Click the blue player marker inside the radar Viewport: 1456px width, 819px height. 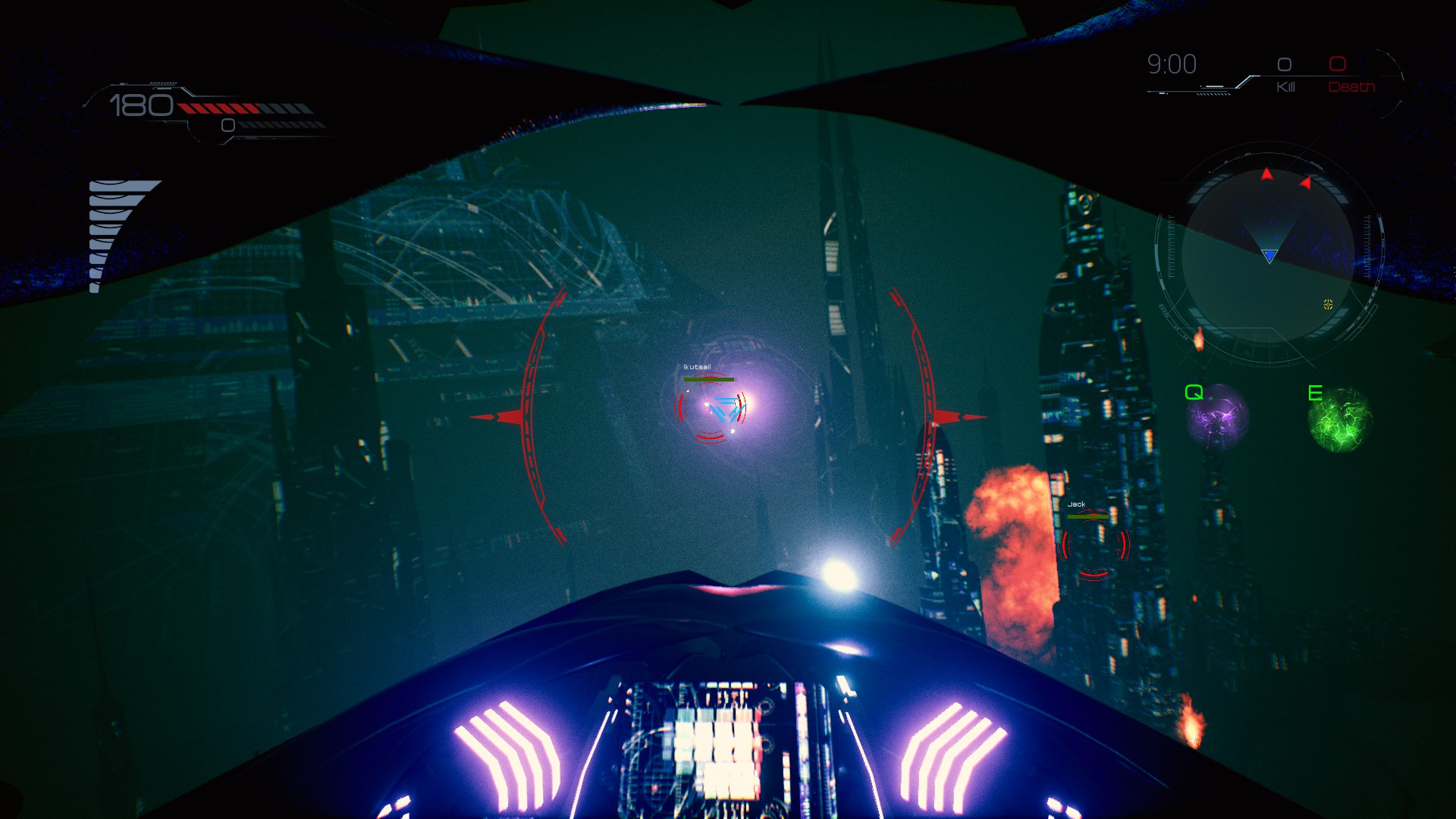(x=1269, y=256)
